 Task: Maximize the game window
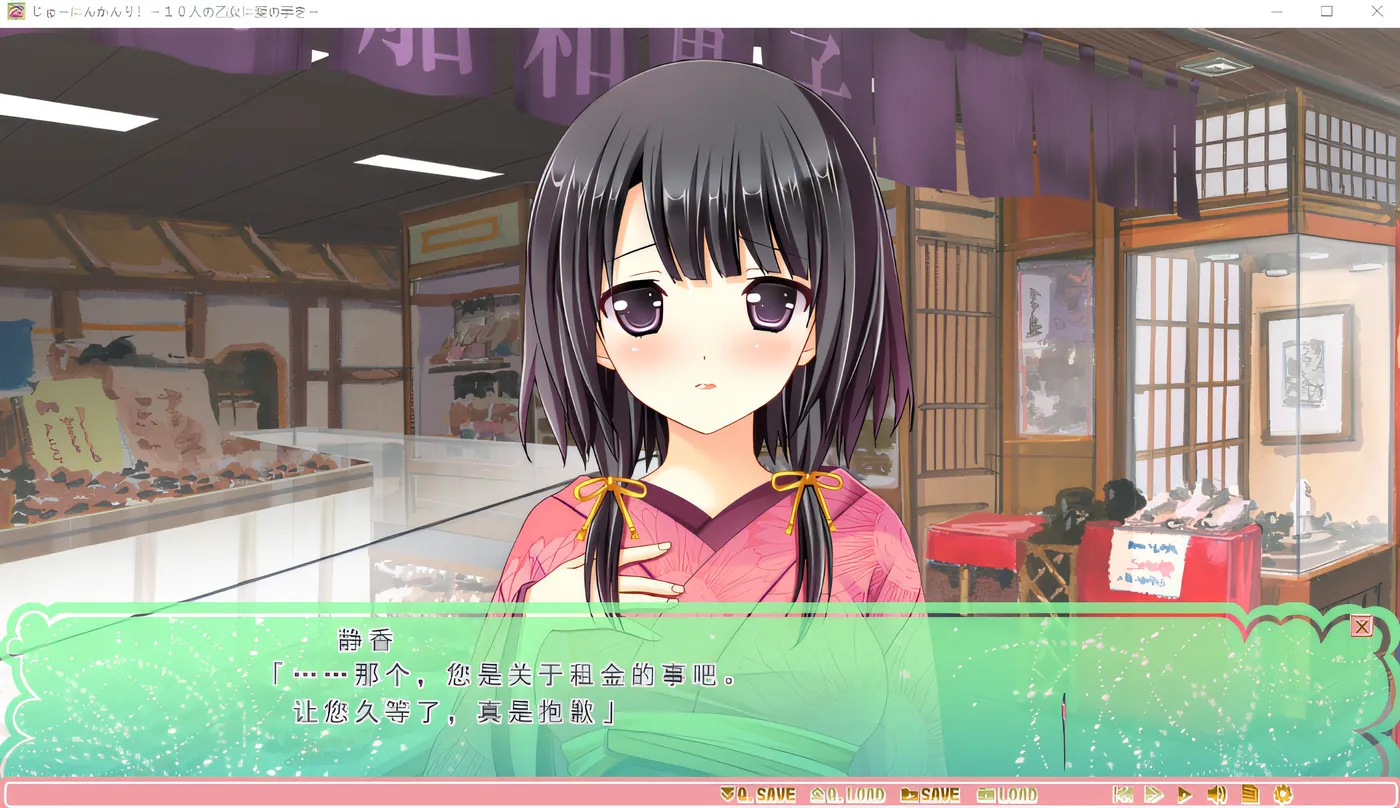(1326, 11)
